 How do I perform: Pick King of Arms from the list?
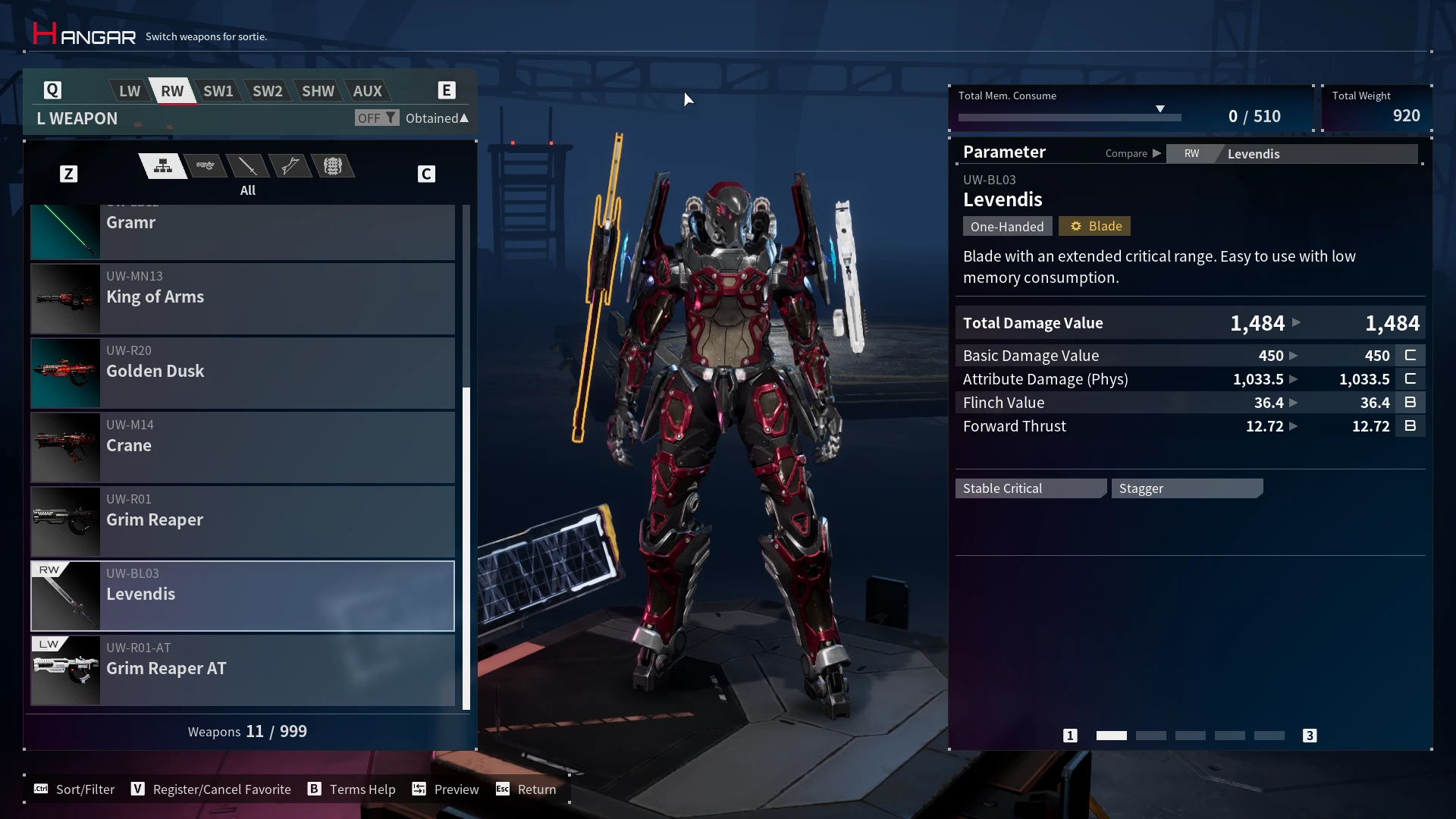[x=243, y=298]
